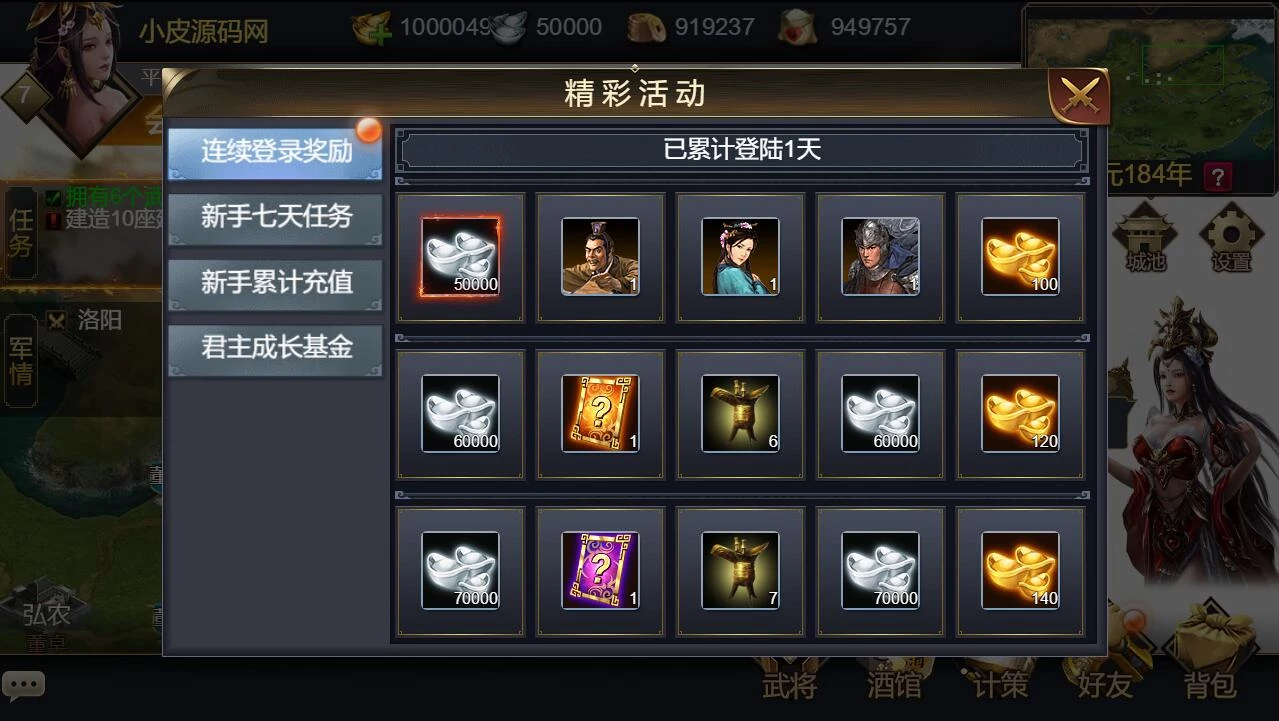Open the 新手七天任务 tab
Screen dimensions: 1279x721
pos(275,217)
